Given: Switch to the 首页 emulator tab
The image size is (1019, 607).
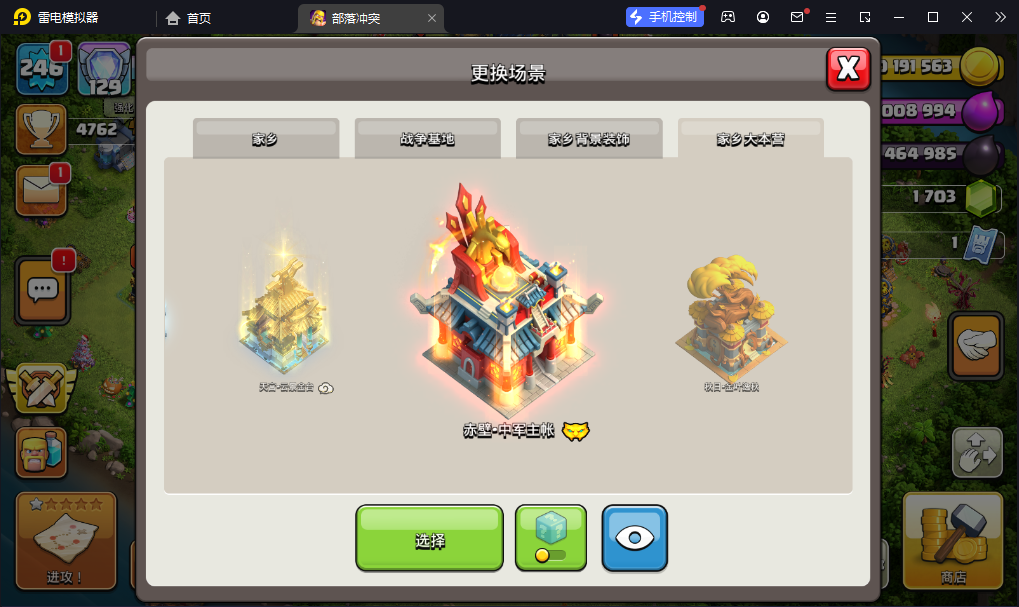Looking at the screenshot, I should (189, 17).
